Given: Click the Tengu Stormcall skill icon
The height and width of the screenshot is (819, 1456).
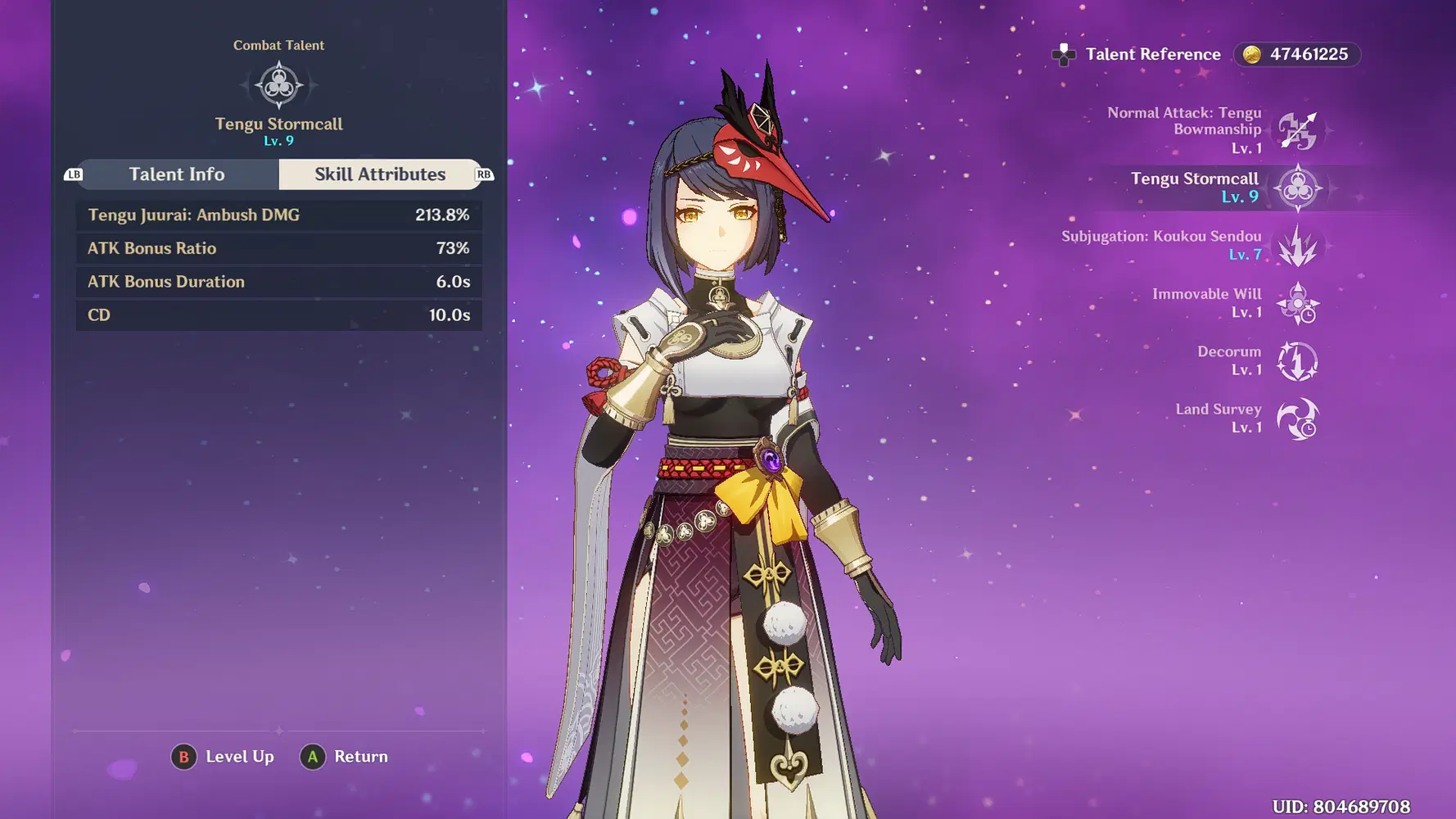Looking at the screenshot, I should pyautogui.click(x=1298, y=187).
